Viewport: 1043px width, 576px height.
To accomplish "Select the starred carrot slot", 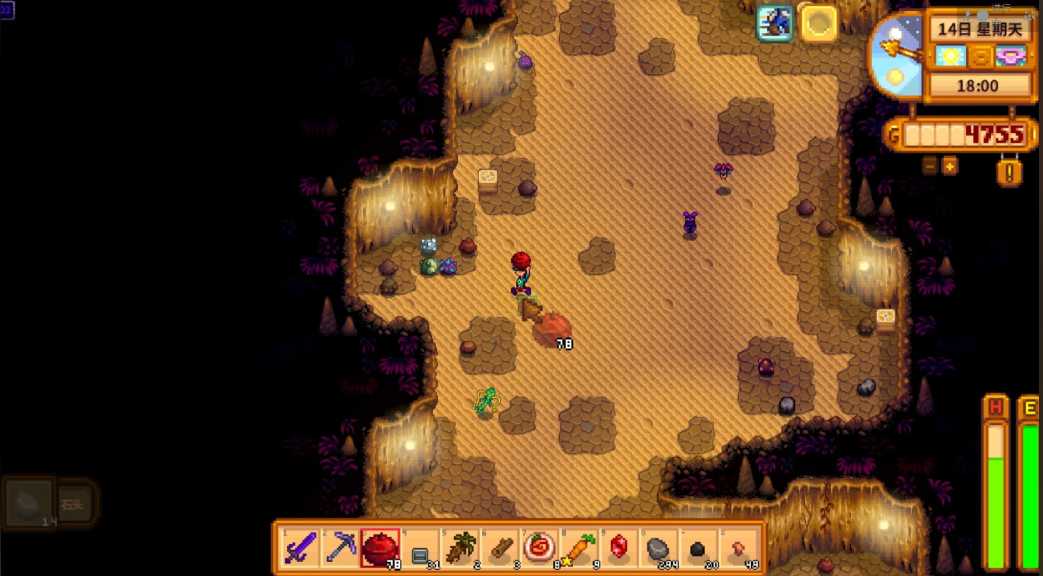I will point(579,547).
